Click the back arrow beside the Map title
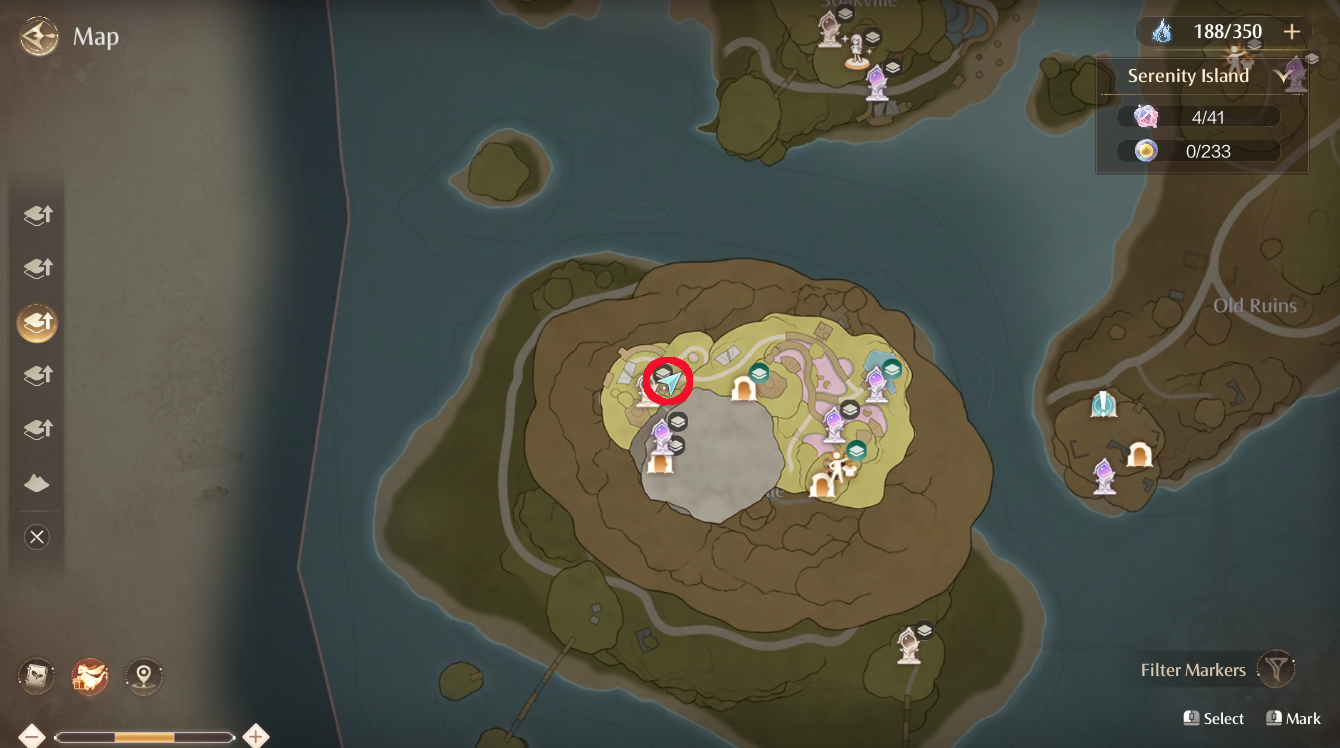The image size is (1340, 748). click(38, 37)
